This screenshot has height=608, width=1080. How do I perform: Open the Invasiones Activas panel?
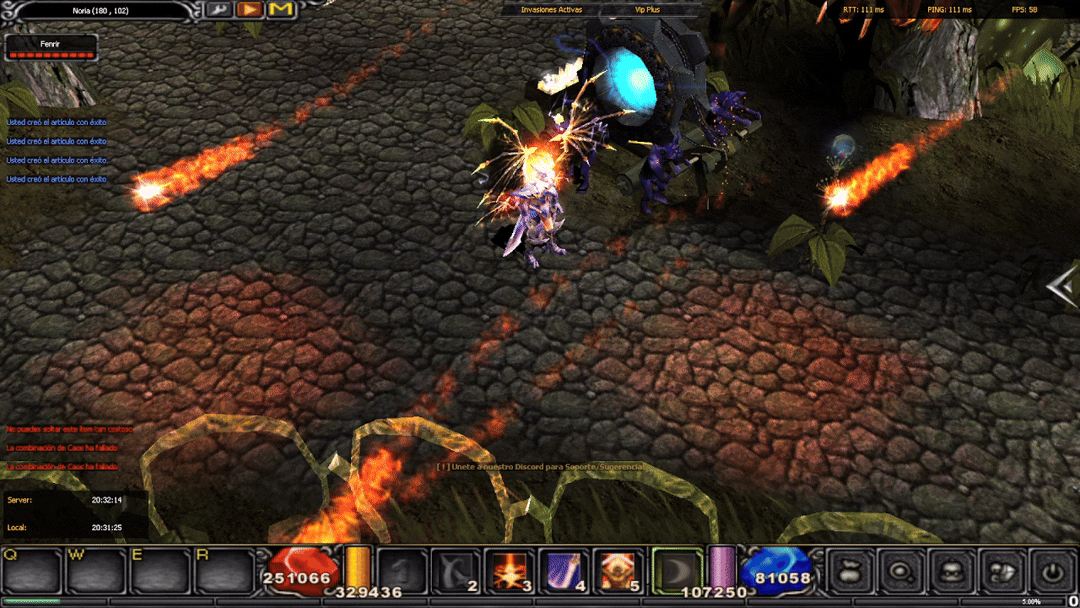click(x=551, y=9)
